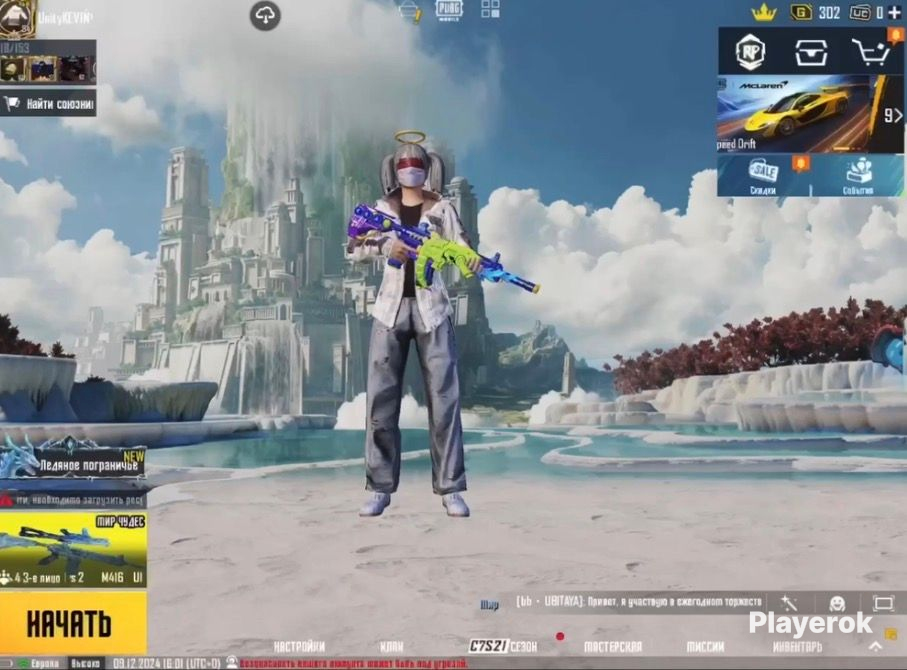
Task: Expand the bottom menu with the up arrow
Action: point(876,647)
